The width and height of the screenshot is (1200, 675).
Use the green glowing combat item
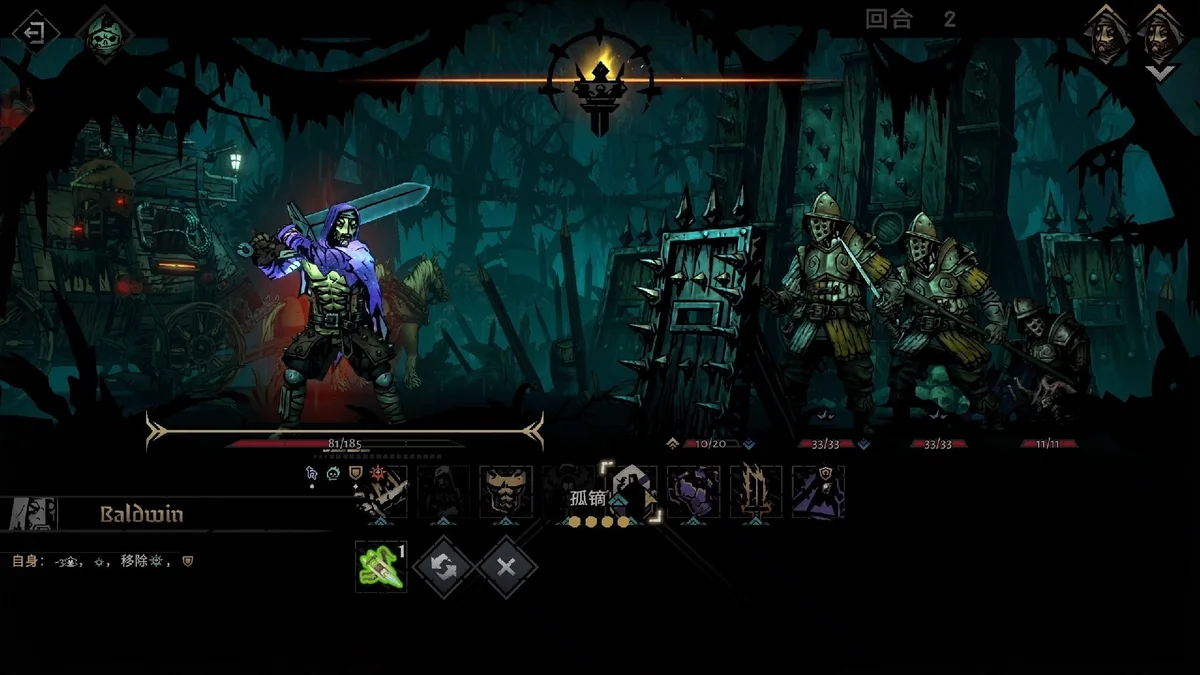[381, 566]
